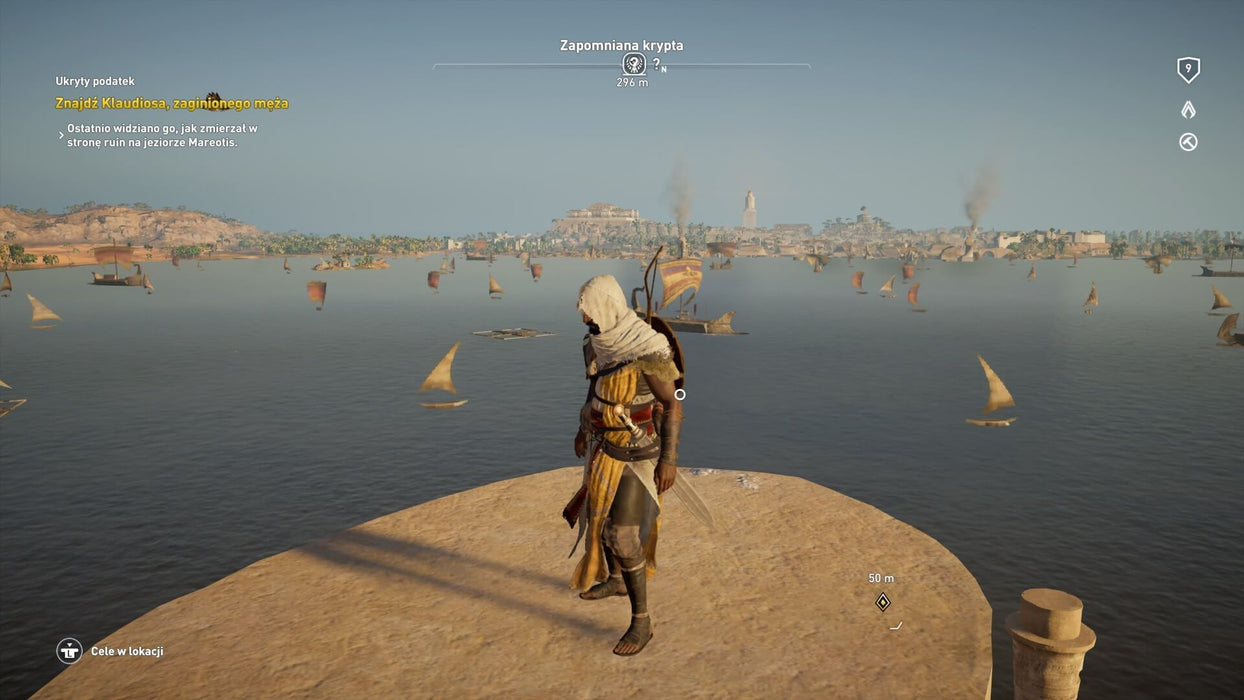Screen dimensions: 1244x700
Task: Select the level 9 shield badge
Action: 1188,70
